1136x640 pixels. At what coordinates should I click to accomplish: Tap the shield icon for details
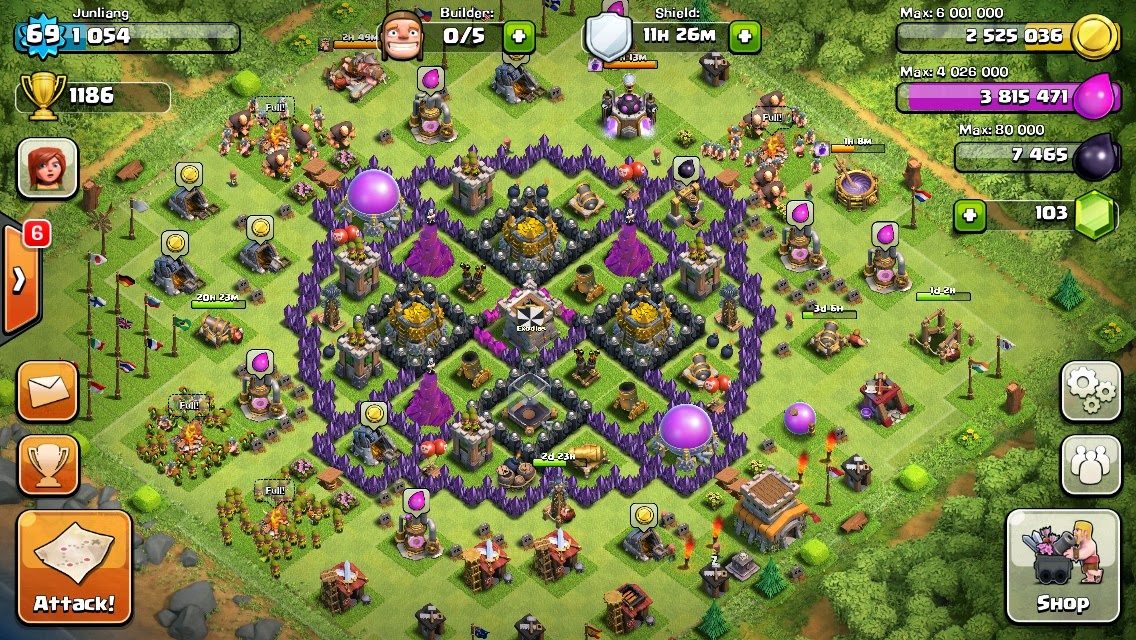[x=608, y=37]
